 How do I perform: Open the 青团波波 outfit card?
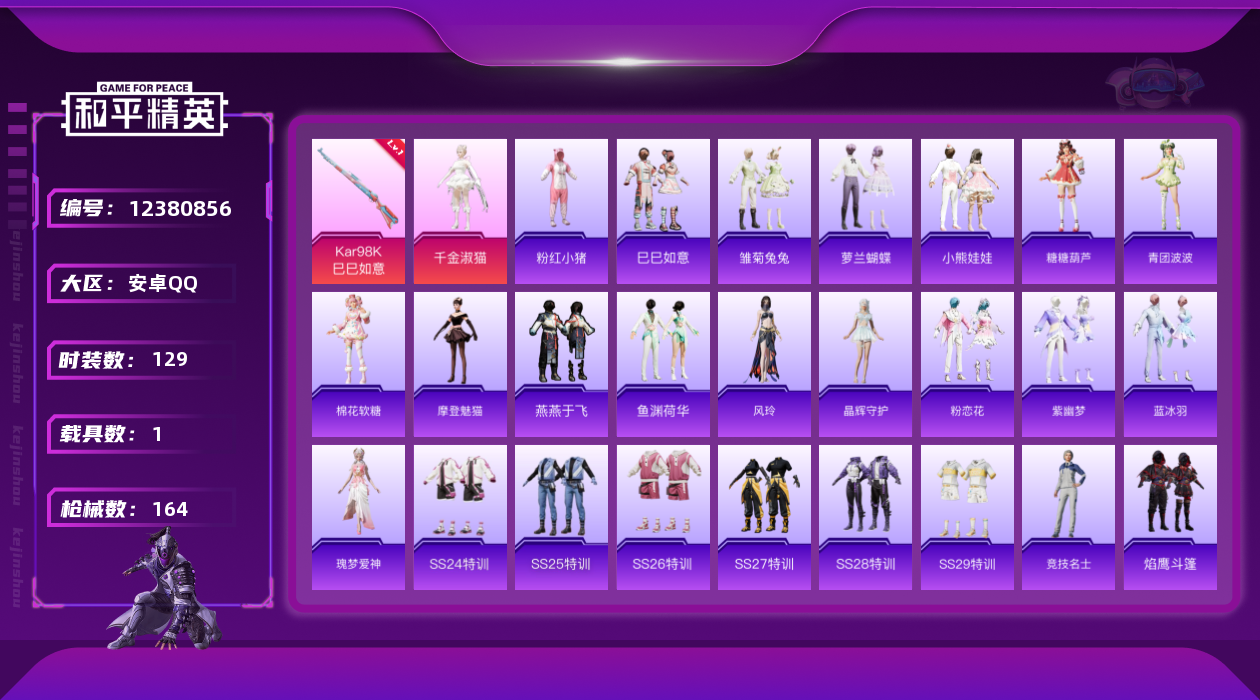pos(1170,210)
